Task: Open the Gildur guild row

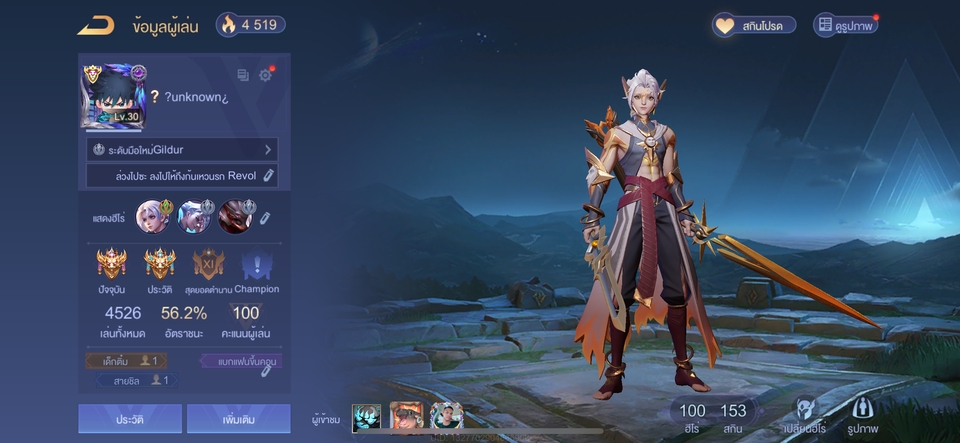Action: (x=182, y=149)
